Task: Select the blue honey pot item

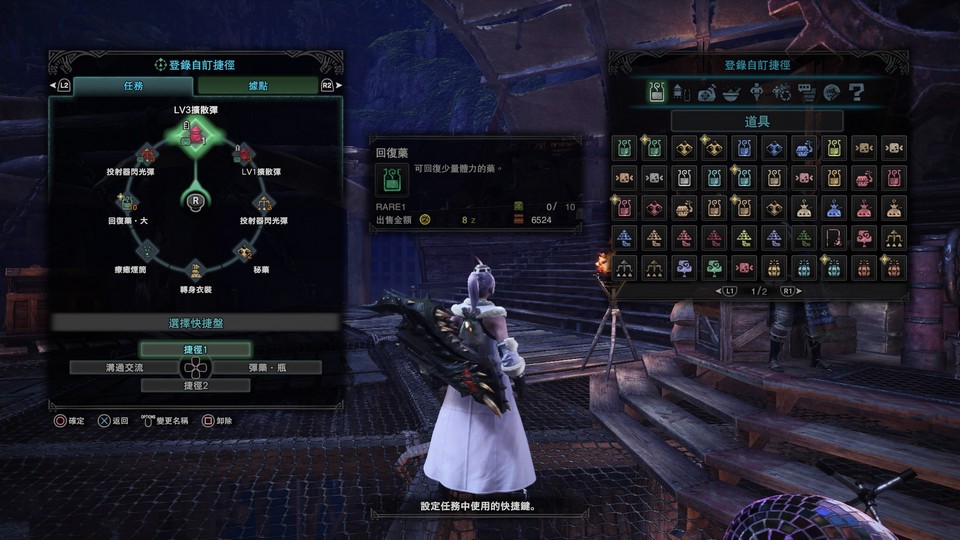Action: tap(804, 148)
